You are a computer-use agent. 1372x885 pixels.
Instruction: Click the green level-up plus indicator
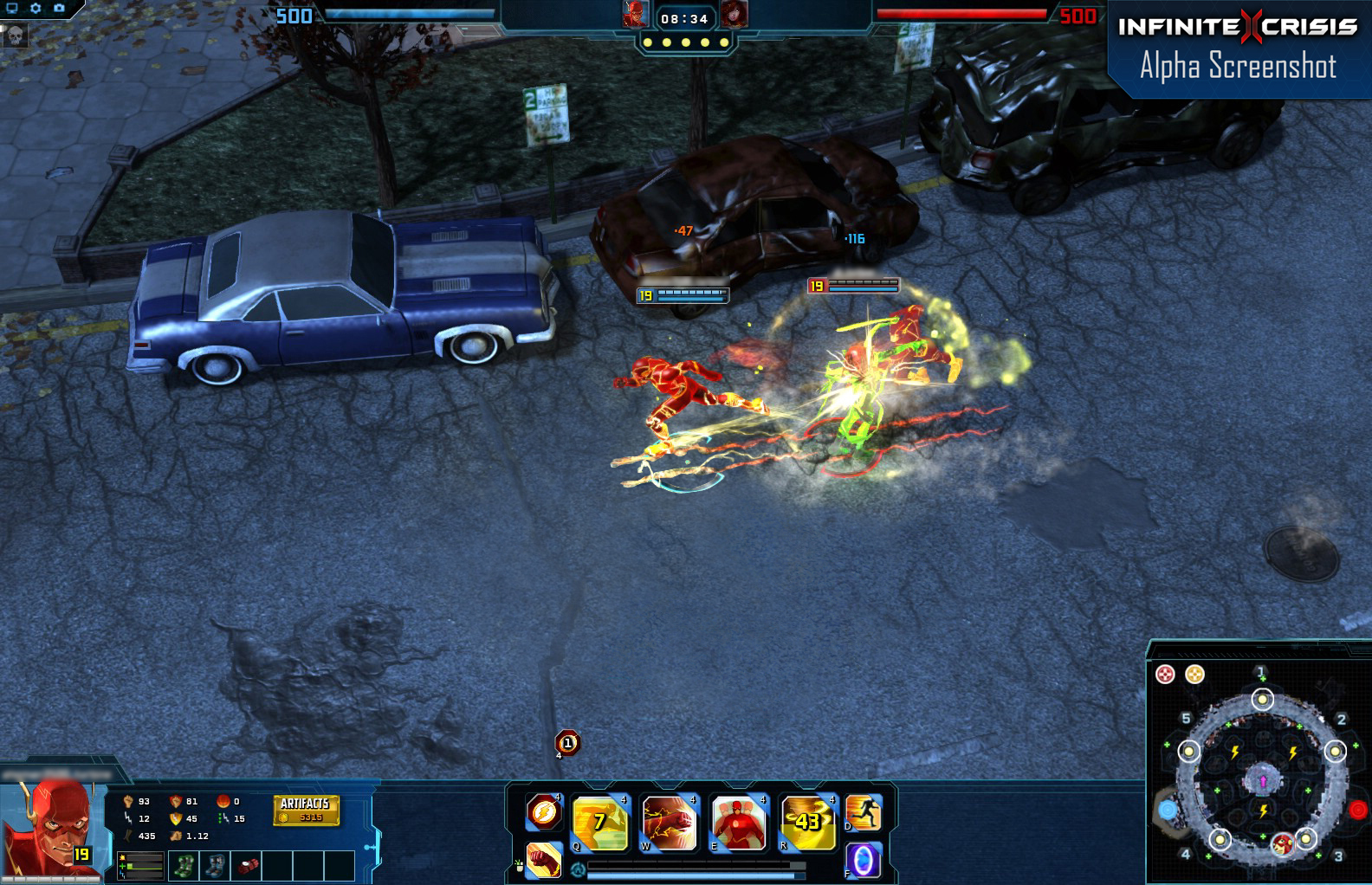(x=121, y=866)
